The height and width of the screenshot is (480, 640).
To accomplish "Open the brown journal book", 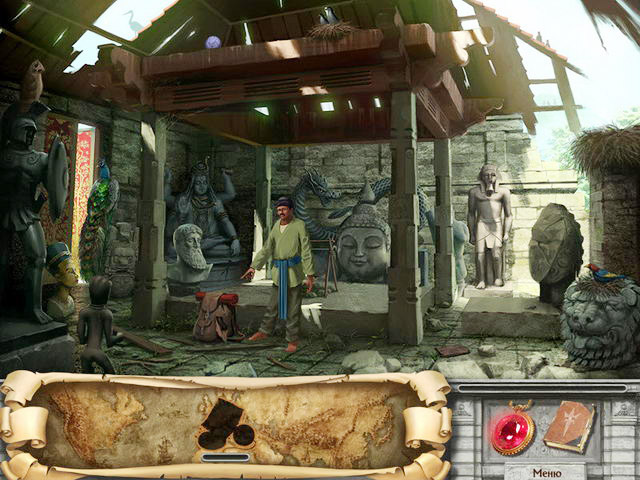I will pos(570,426).
